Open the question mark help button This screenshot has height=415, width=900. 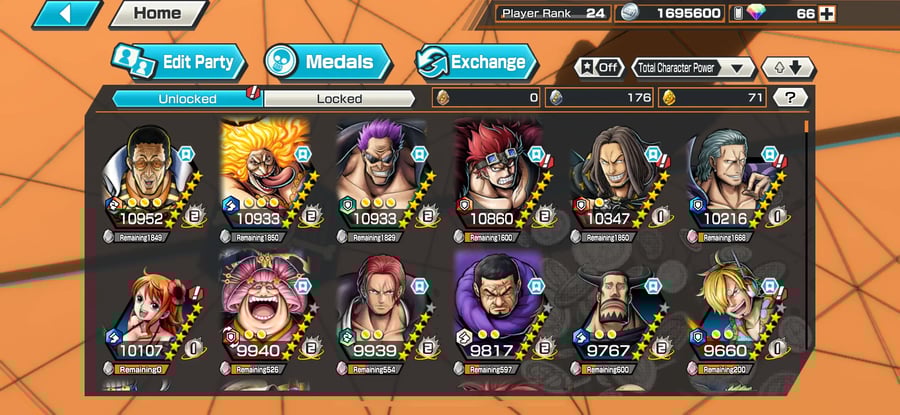pos(790,98)
